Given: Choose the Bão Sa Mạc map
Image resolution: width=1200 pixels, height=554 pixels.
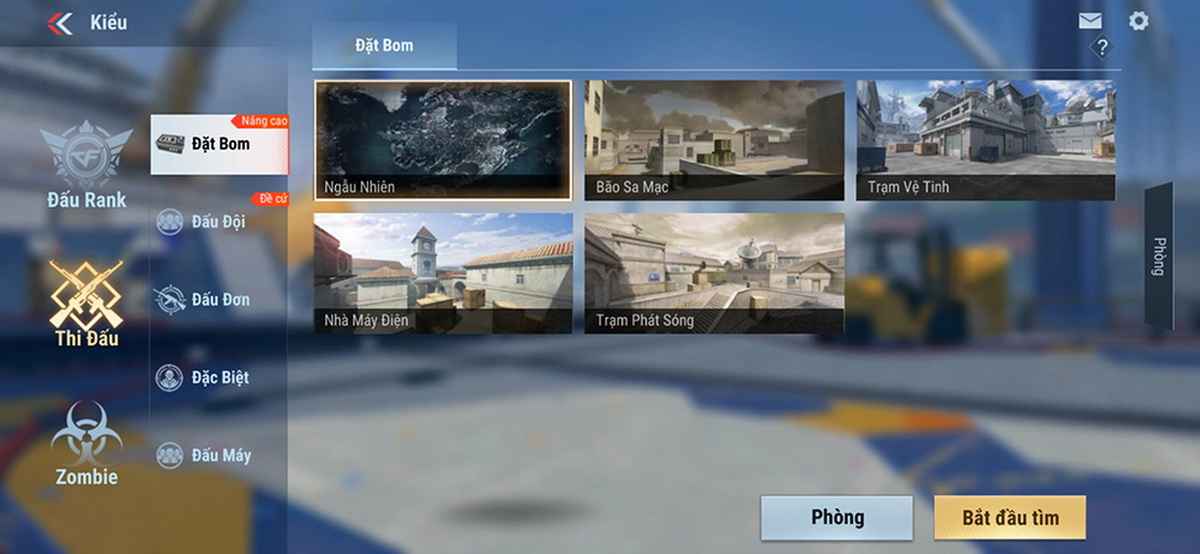Looking at the screenshot, I should [x=714, y=140].
